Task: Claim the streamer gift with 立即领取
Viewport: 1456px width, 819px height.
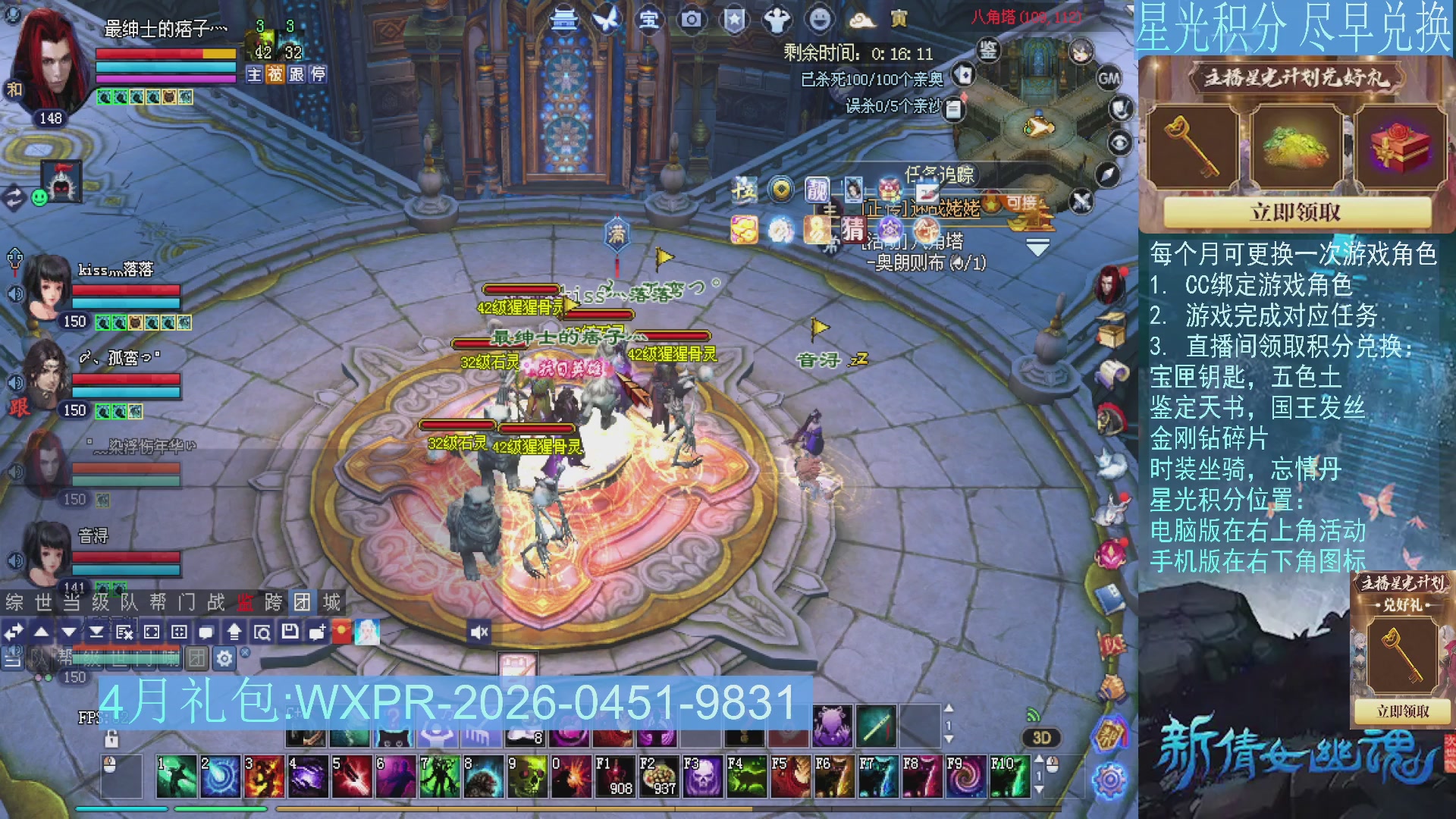Action: pyautogui.click(x=1295, y=212)
